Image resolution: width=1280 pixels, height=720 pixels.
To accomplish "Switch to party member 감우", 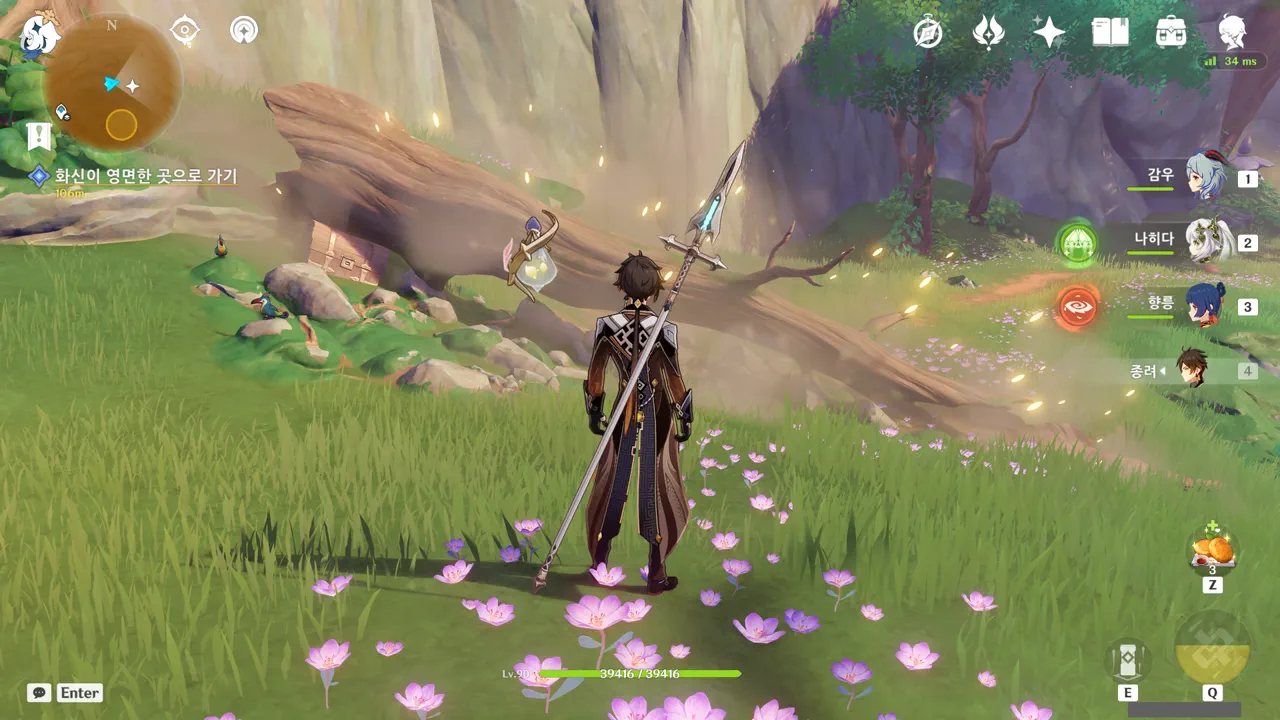I will click(1204, 176).
